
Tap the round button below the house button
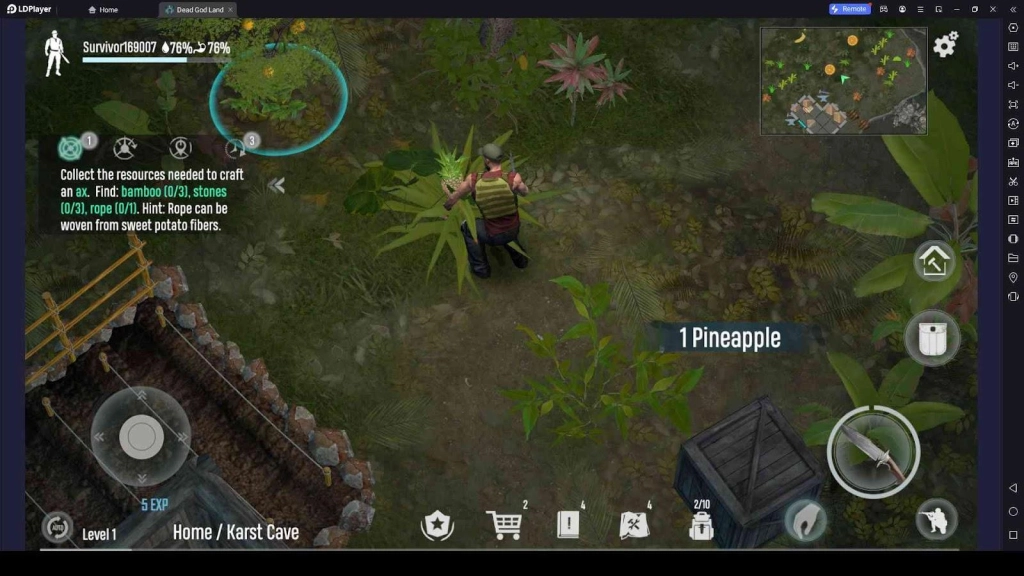pos(932,338)
